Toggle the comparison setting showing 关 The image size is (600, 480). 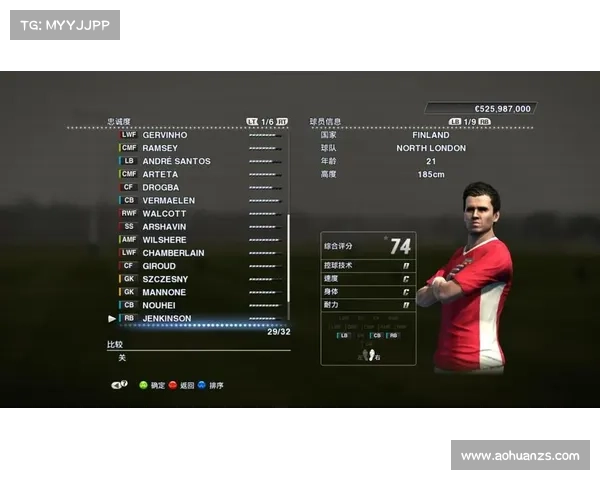coord(122,357)
